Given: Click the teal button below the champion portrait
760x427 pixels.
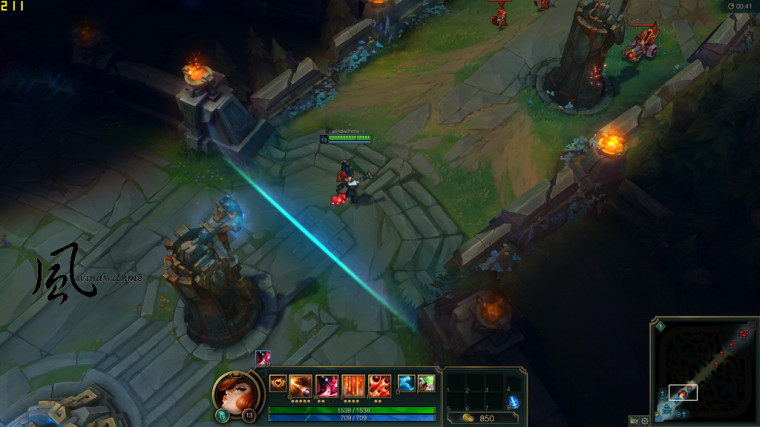Looking at the screenshot, I should pos(220,415).
